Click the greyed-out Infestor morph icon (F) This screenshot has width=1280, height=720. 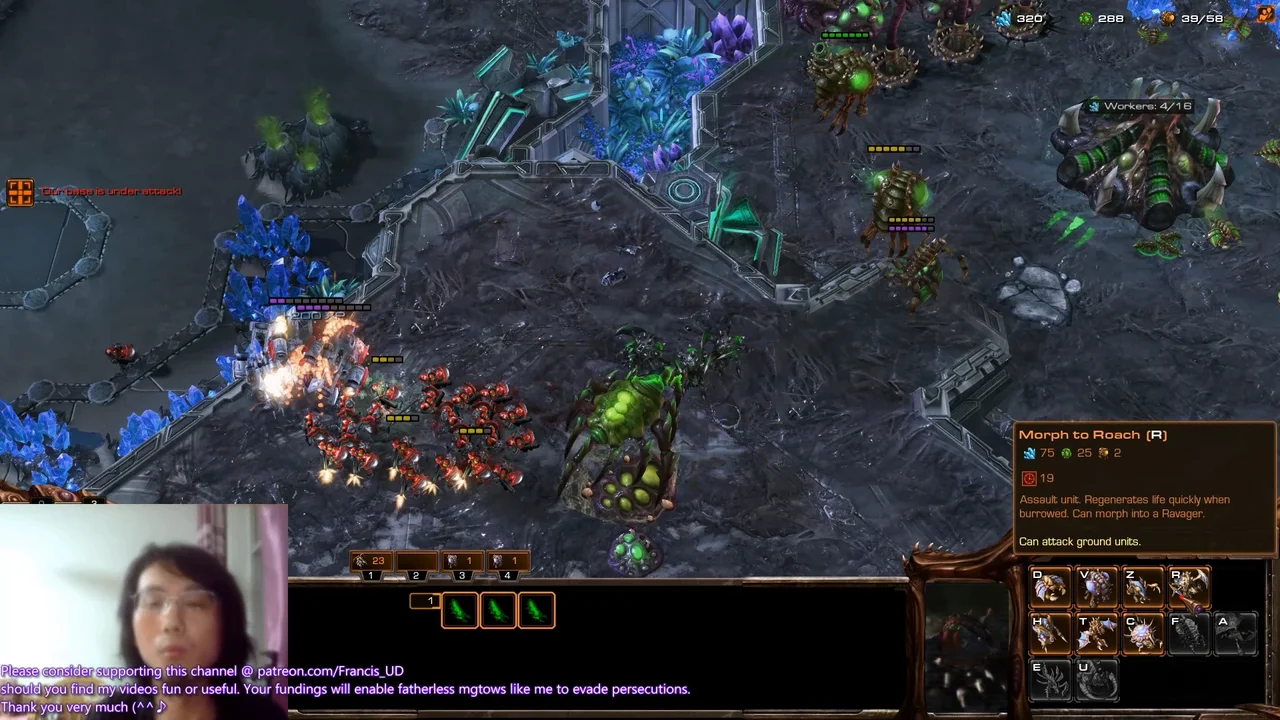click(x=1188, y=634)
